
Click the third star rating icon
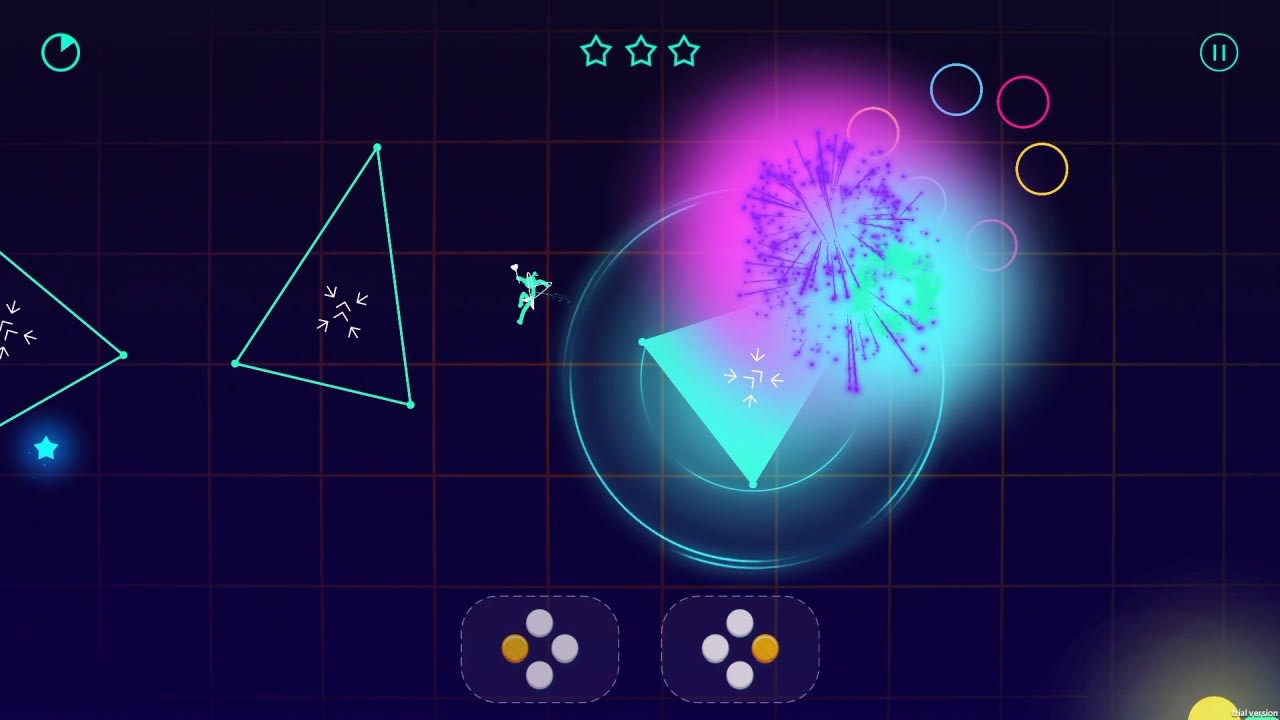(685, 52)
